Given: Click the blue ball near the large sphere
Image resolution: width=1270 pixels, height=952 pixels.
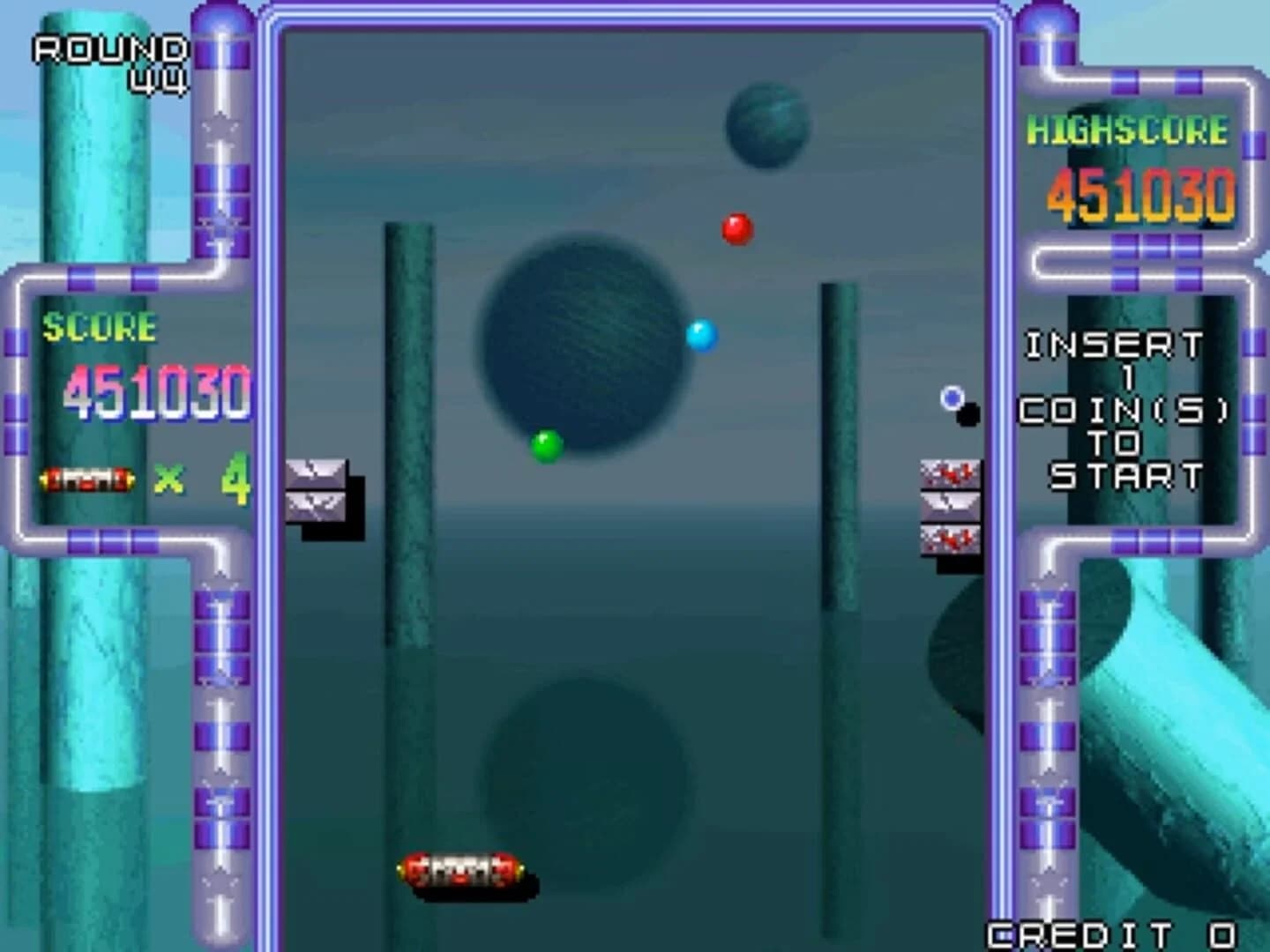Looking at the screenshot, I should 701,336.
